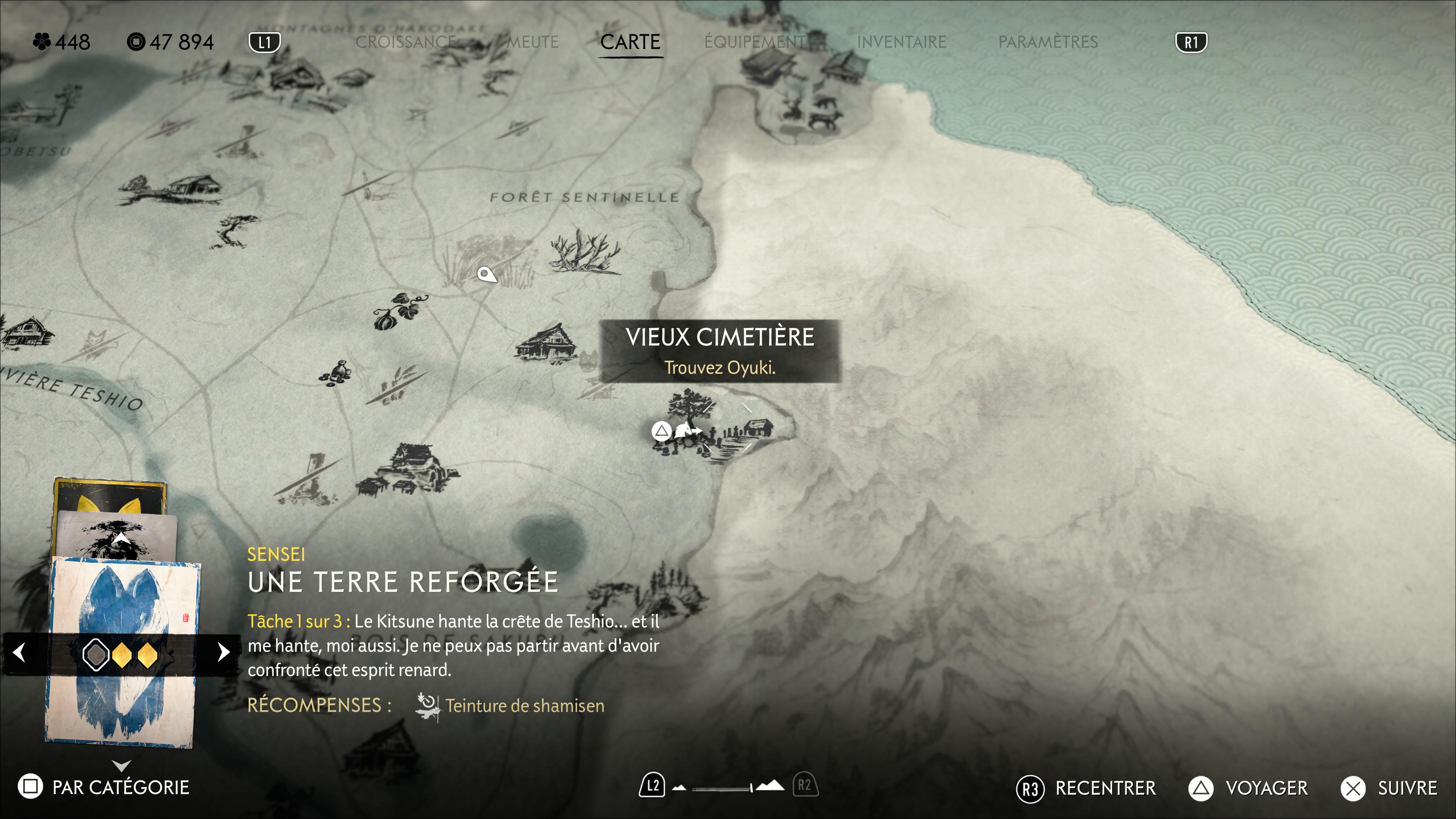Fast travel using Voyager

pos(1248,788)
